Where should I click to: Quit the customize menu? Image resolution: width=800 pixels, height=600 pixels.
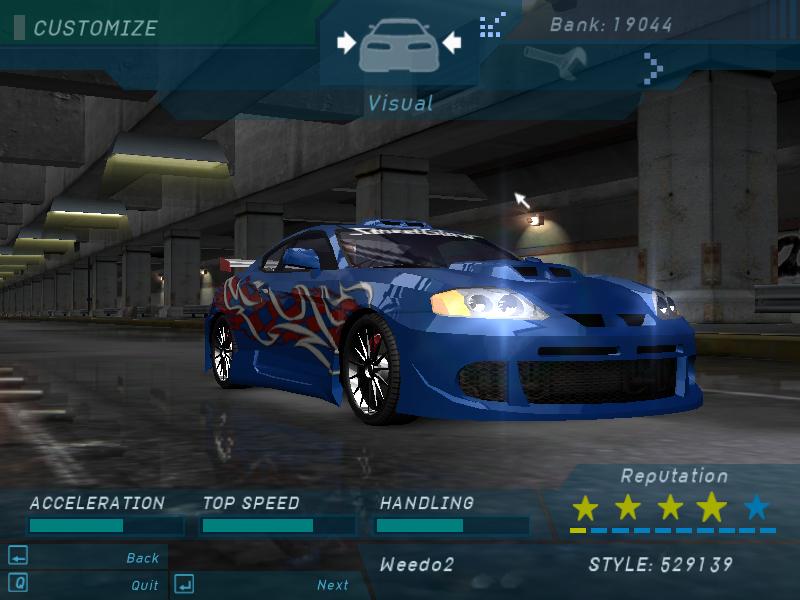[x=144, y=585]
